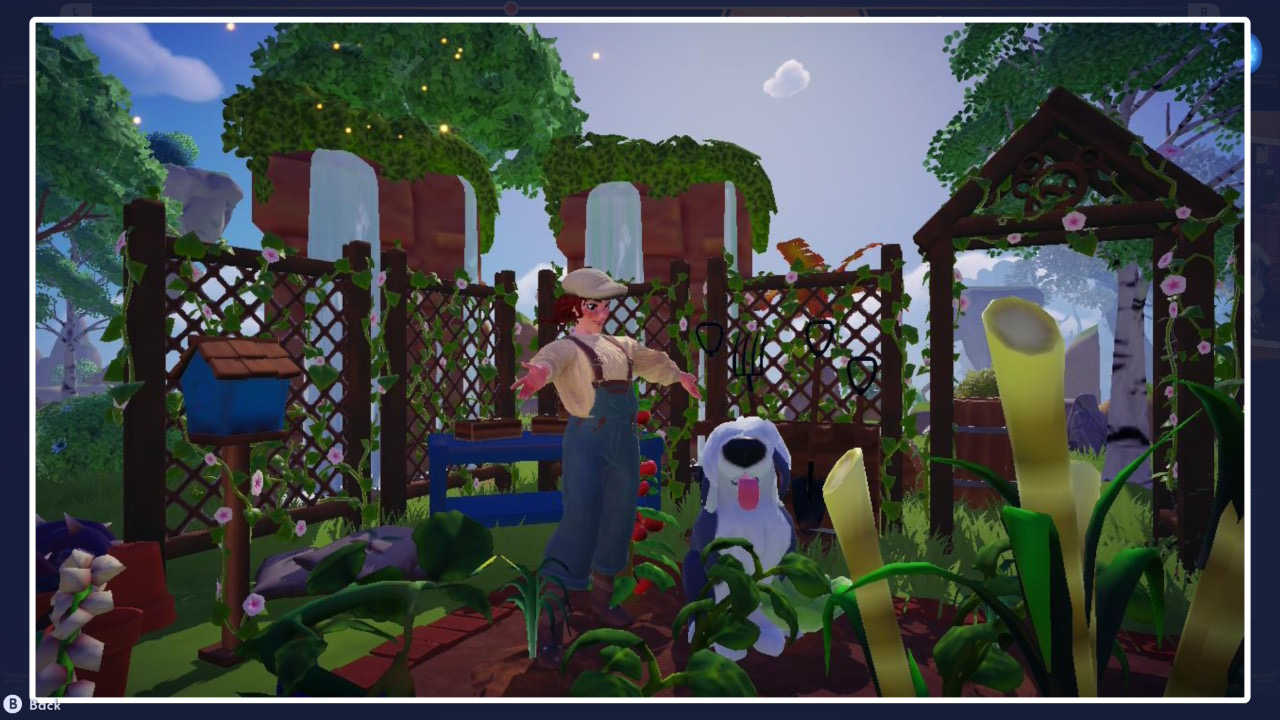Image resolution: width=1280 pixels, height=720 pixels.
Task: Click the red marker dot on the top bar
Action: point(512,7)
